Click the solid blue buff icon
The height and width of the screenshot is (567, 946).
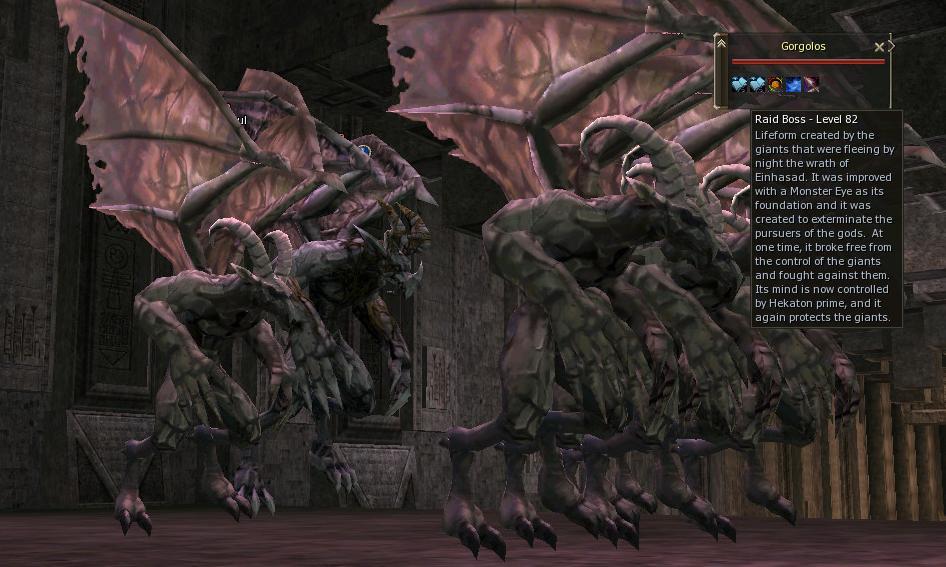[793, 85]
